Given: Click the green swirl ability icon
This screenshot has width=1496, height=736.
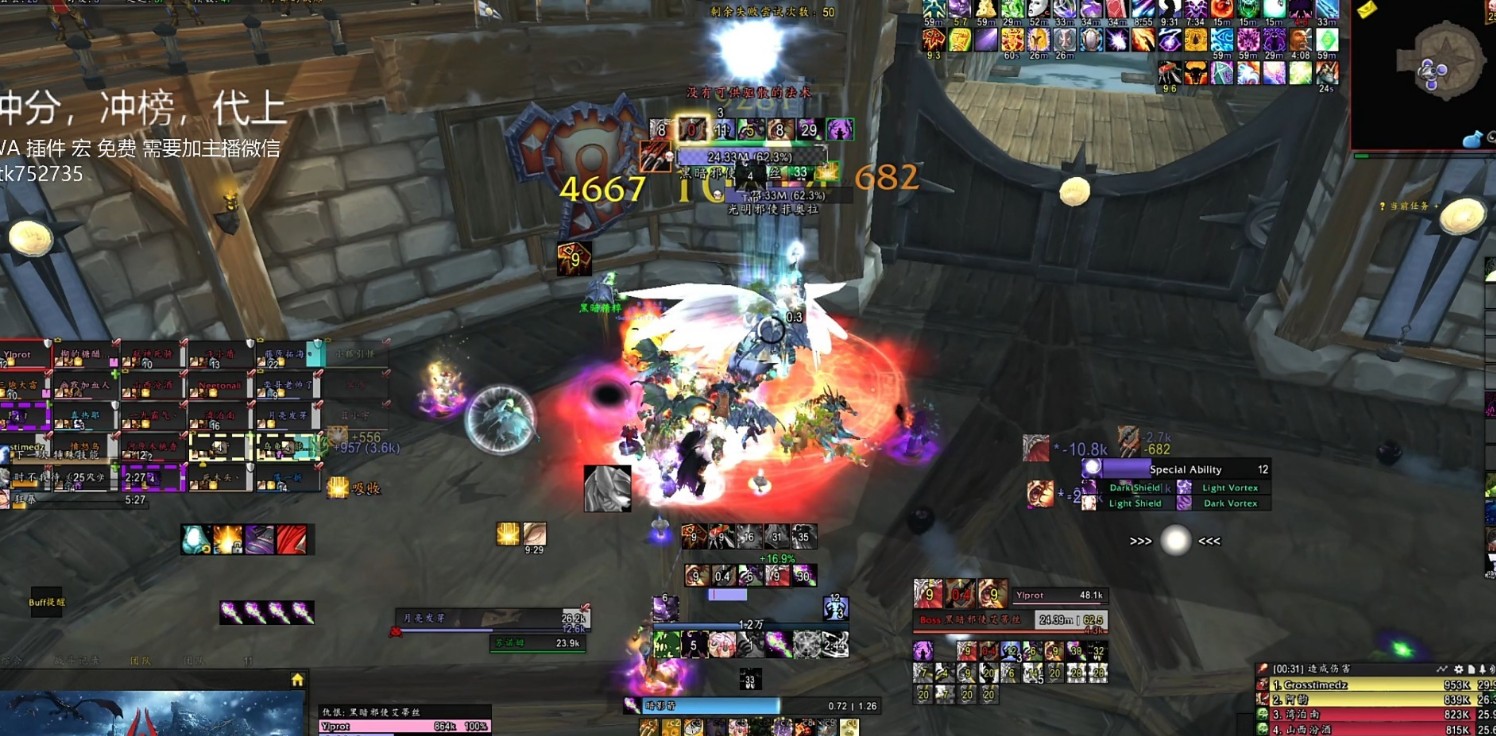Looking at the screenshot, I should click(666, 644).
